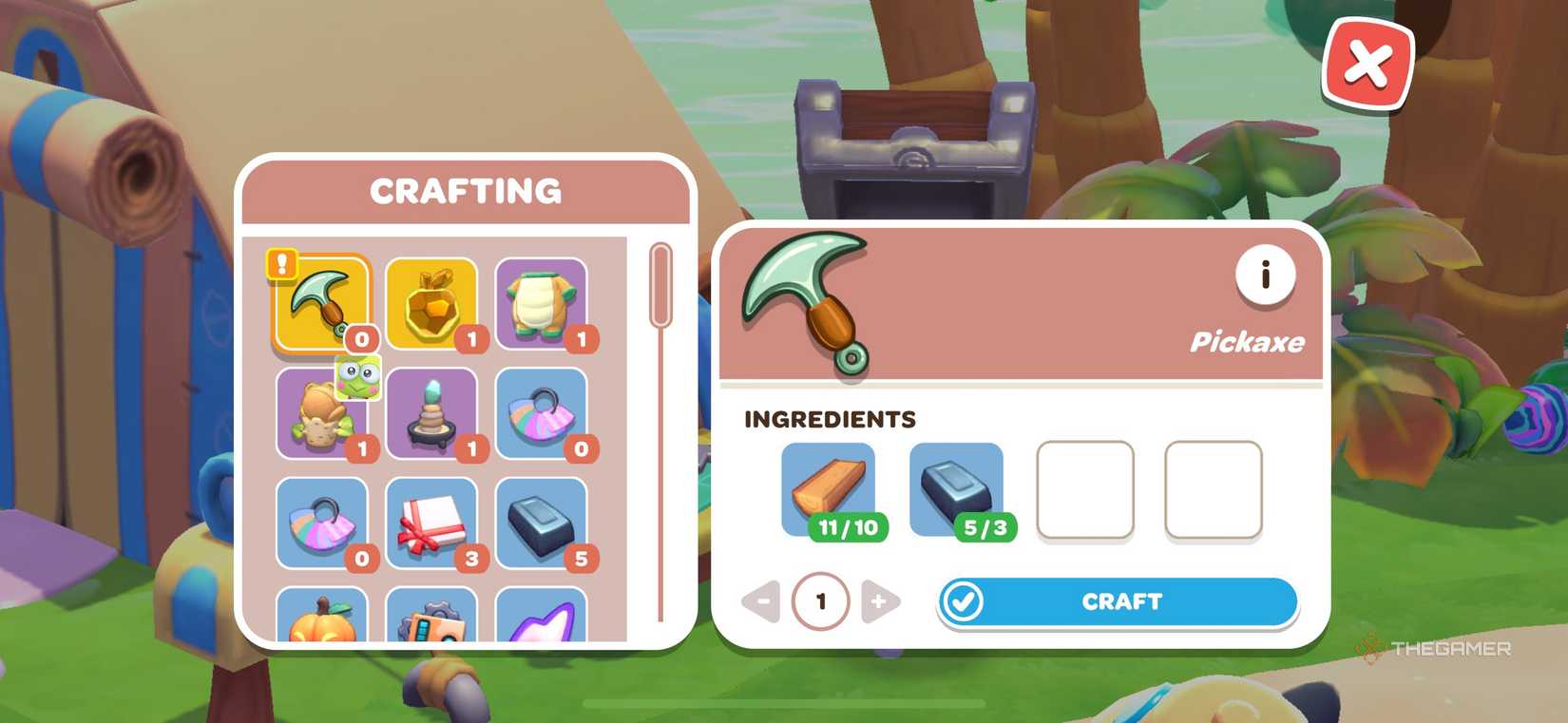
Task: Tap the exclamation badge on the Pickaxe recipe
Action: coord(280,263)
